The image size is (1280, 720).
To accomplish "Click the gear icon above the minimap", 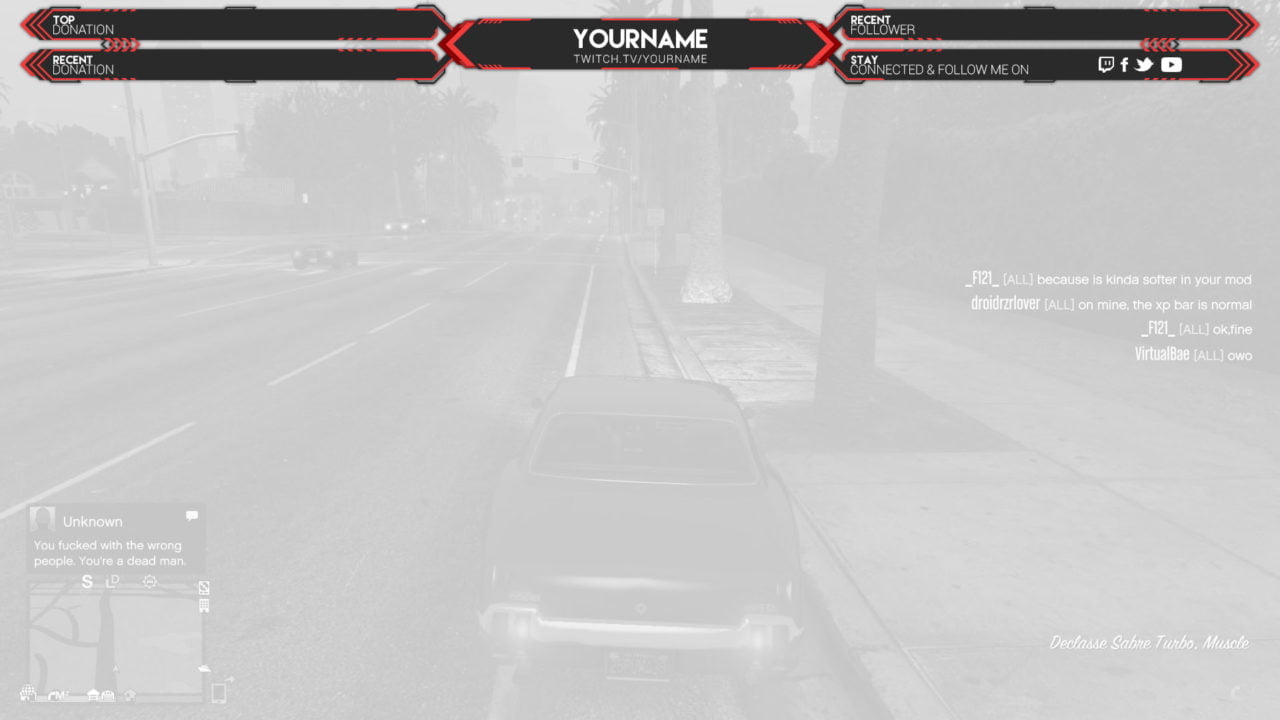I will (150, 580).
